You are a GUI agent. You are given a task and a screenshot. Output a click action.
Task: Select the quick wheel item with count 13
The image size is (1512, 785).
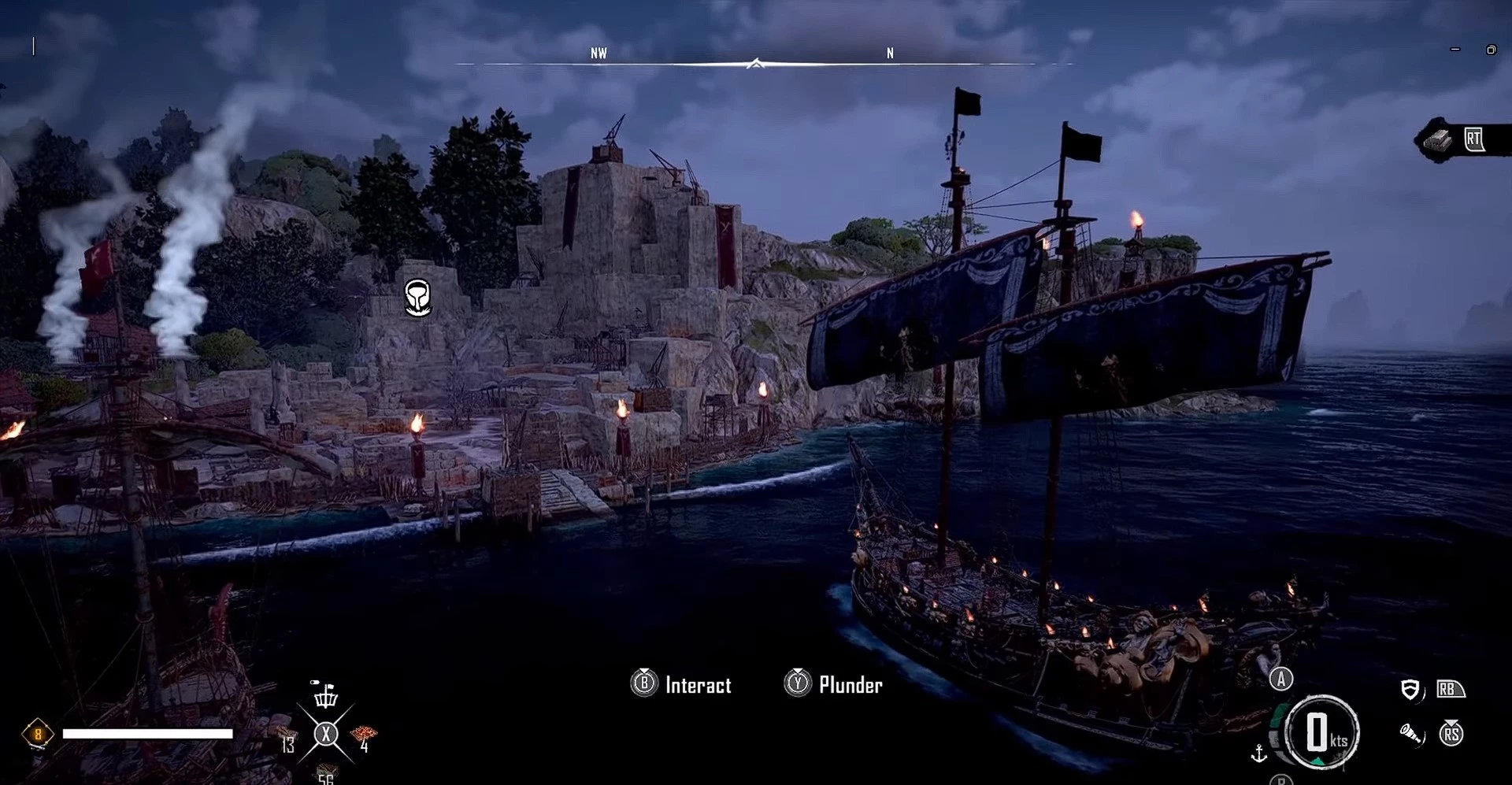285,740
